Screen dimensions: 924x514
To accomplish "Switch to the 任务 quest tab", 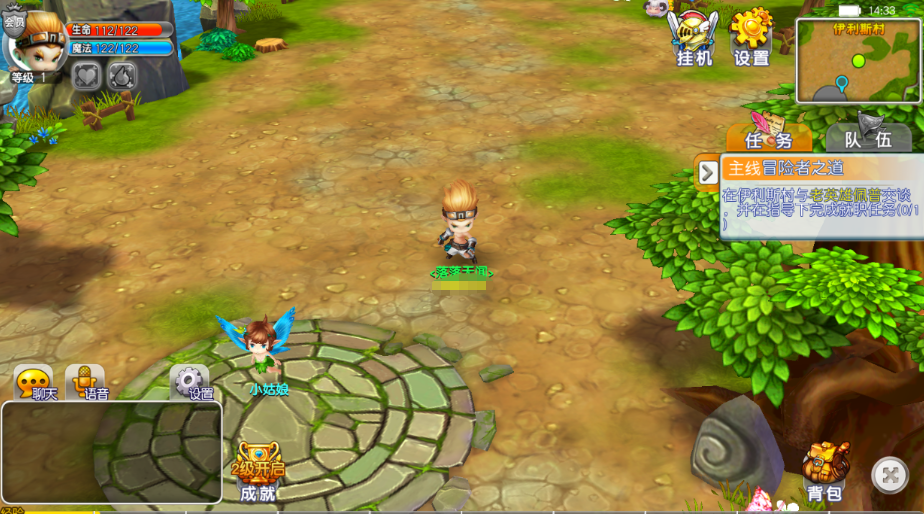I will [769, 138].
